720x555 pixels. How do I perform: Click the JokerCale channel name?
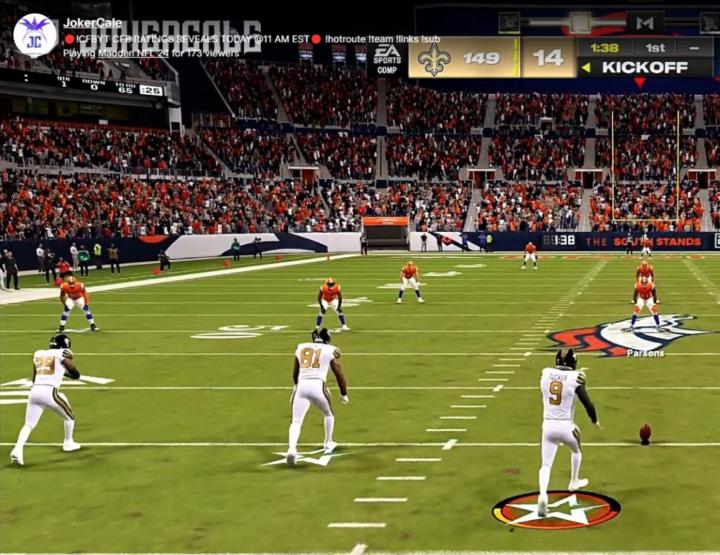click(x=92, y=23)
